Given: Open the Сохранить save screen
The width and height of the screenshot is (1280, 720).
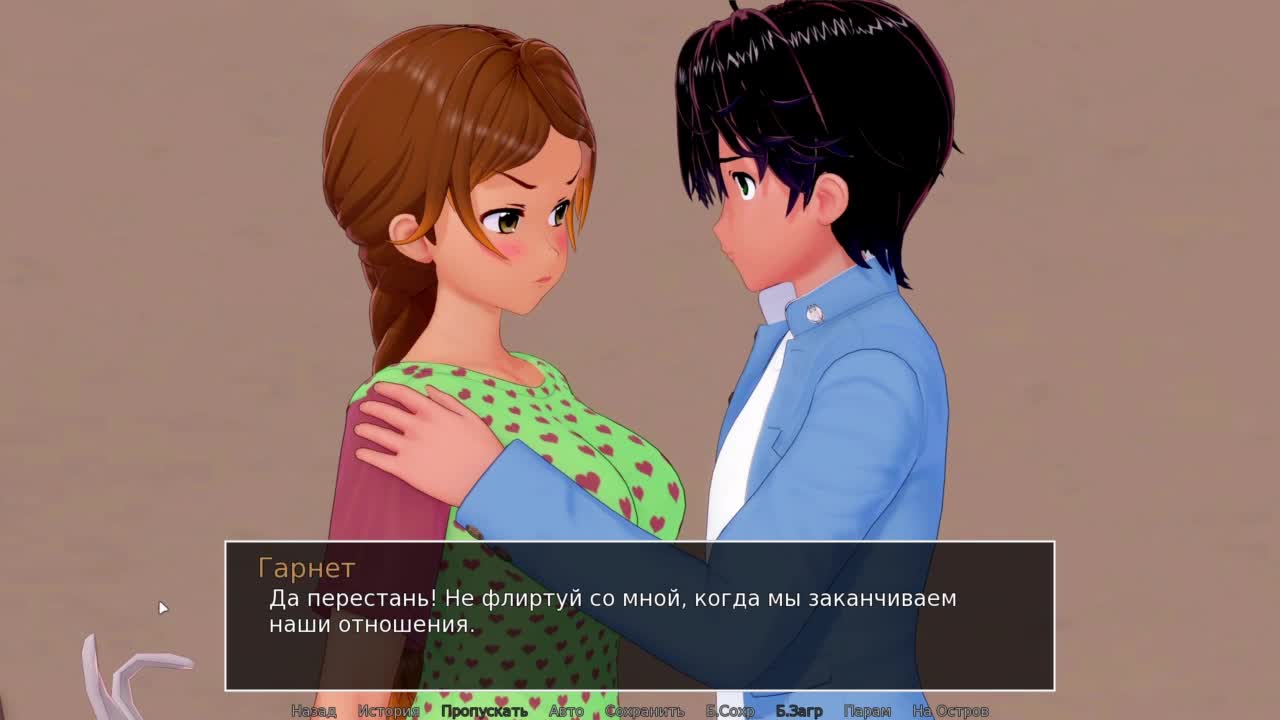Looking at the screenshot, I should coord(645,711).
